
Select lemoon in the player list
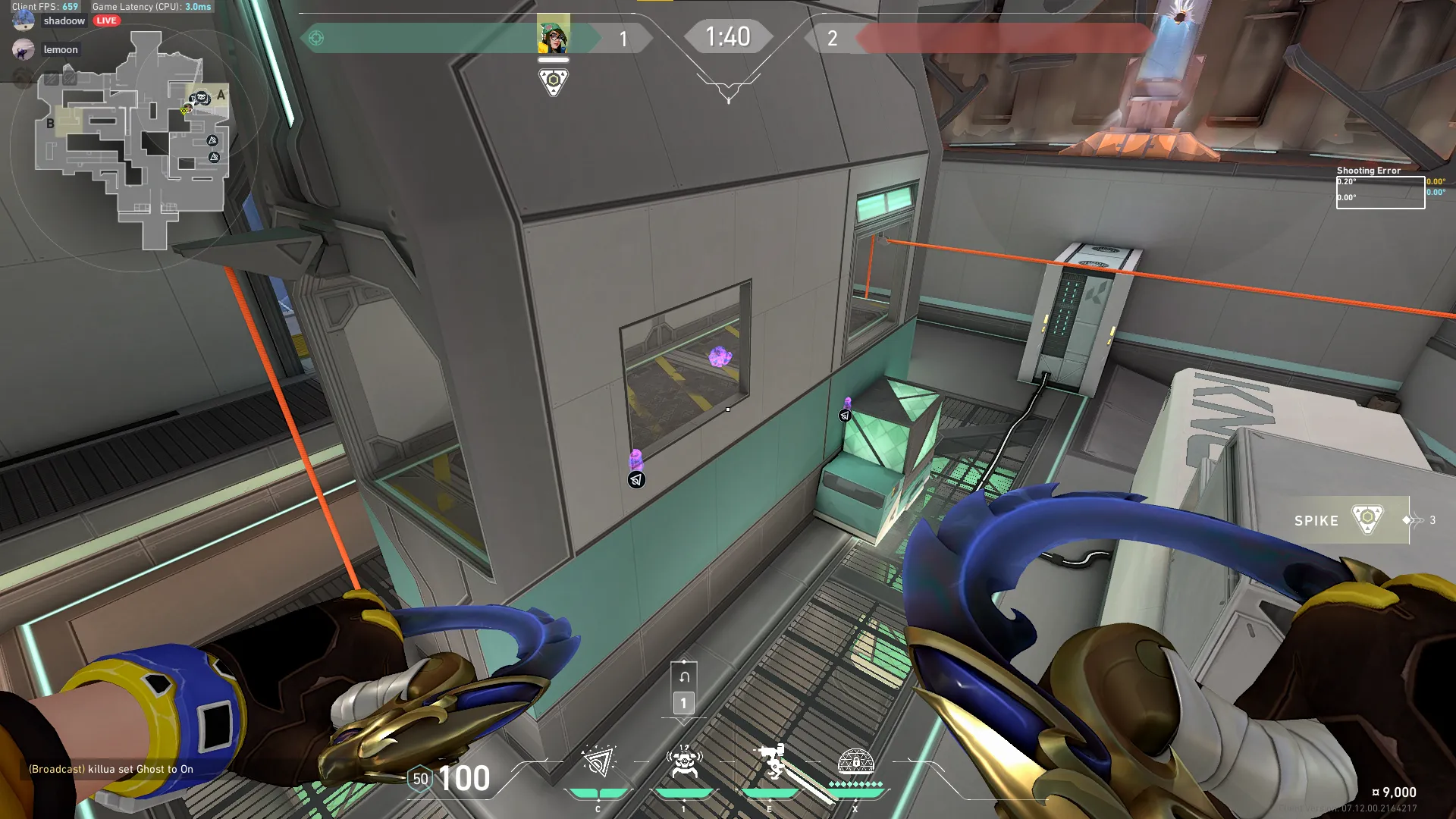60,50
